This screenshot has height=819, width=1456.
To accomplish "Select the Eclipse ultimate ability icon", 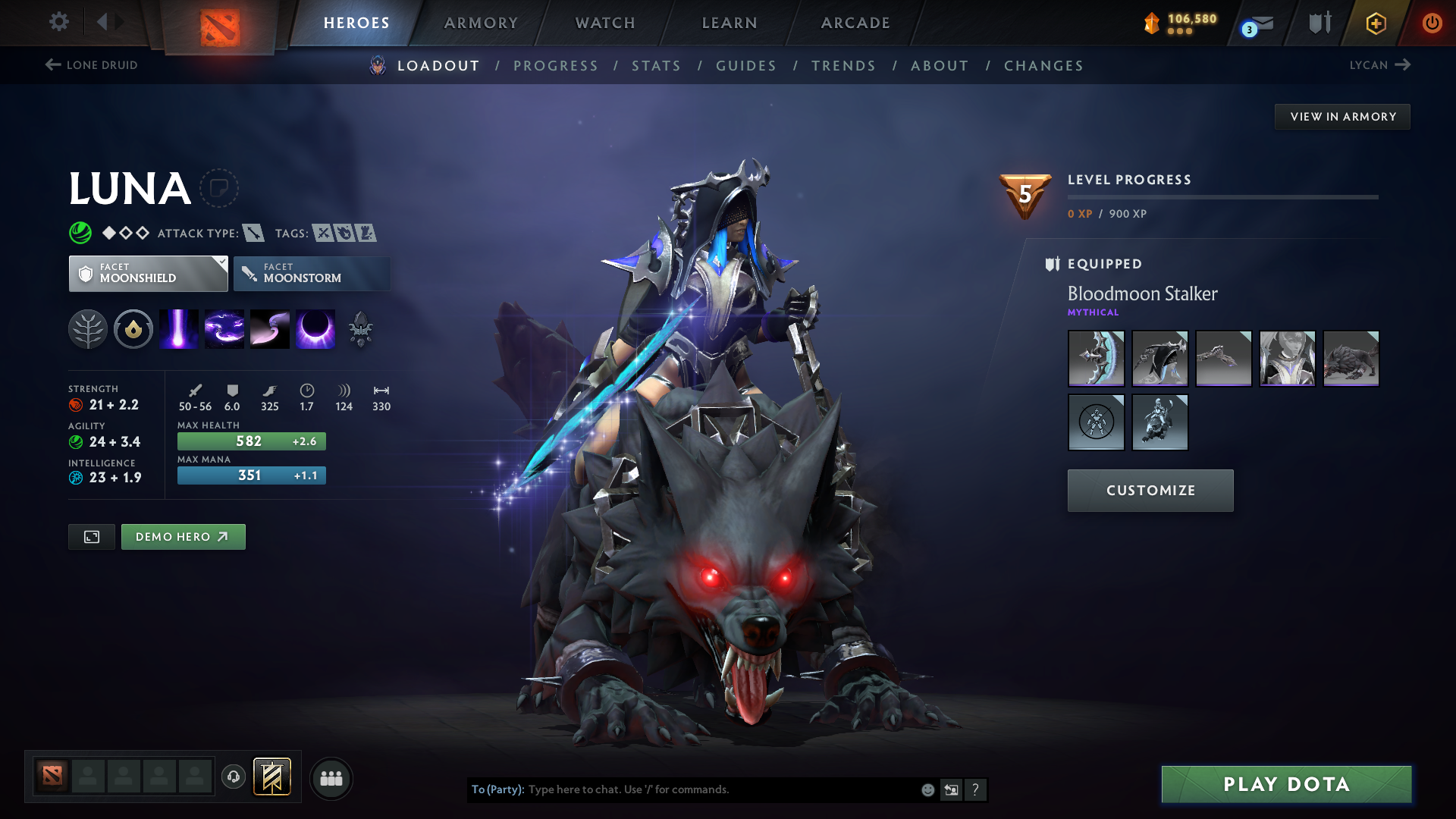I will tap(315, 328).
